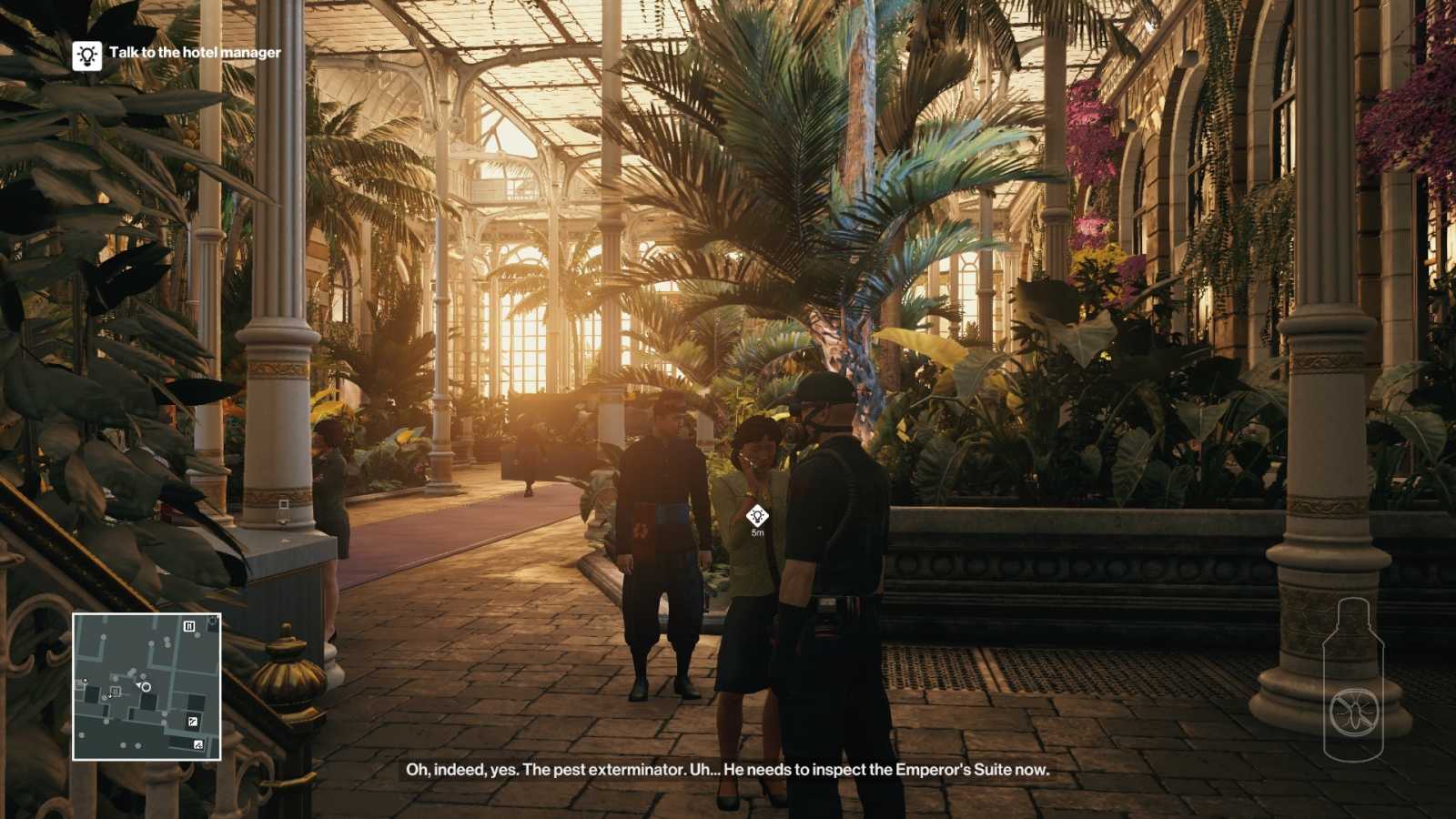Click the camera icon in the minimap's top-right corner
Viewport: 1456px width, 819px height.
(213, 621)
